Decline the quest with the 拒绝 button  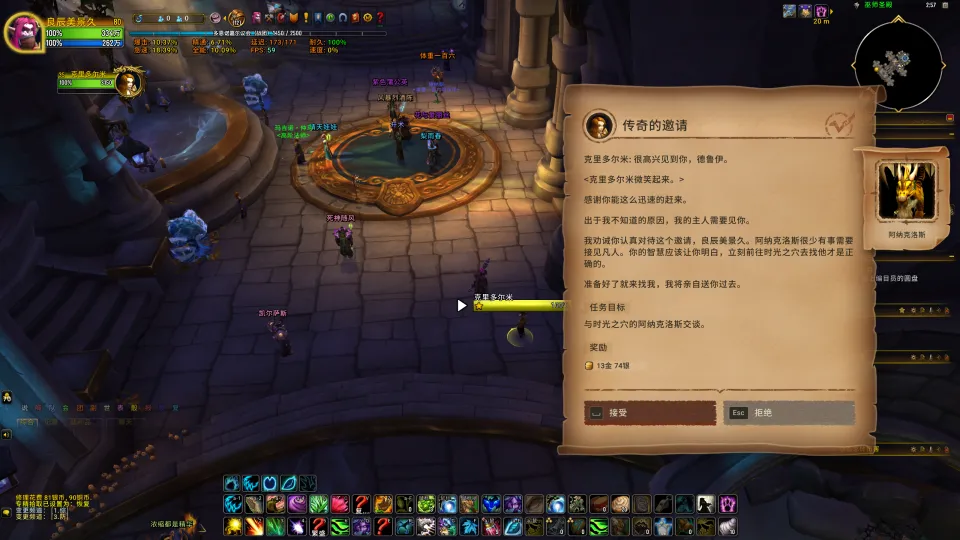[x=789, y=412]
